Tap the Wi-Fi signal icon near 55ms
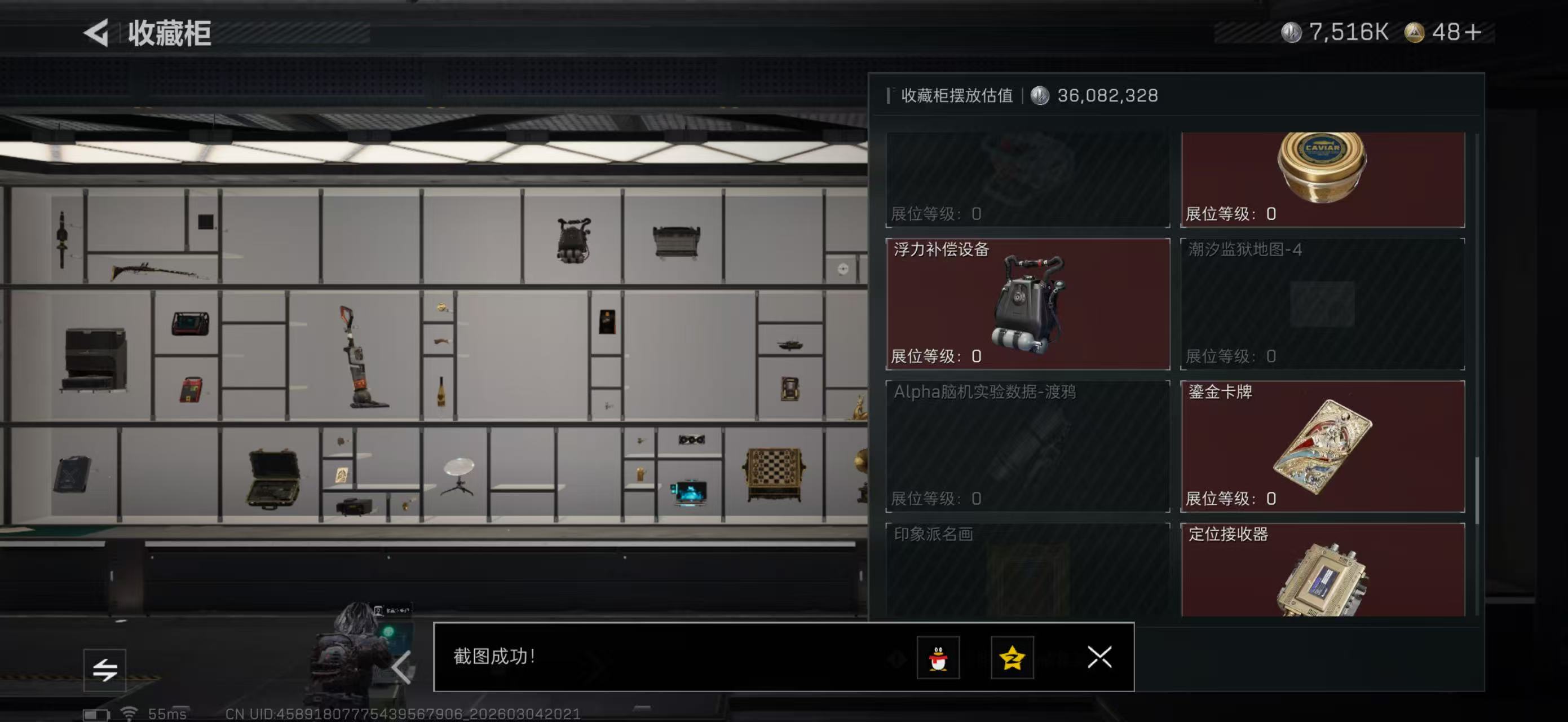1568x722 pixels. (129, 714)
